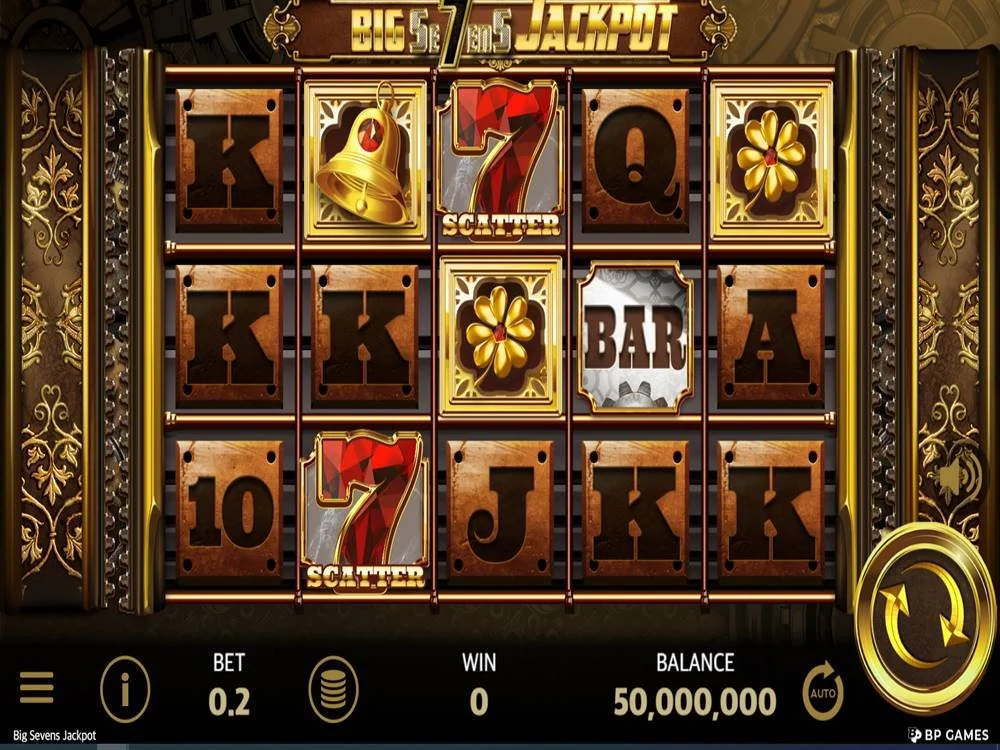Open the coin stack bet settings
Viewport: 1000px width, 750px height.
[x=334, y=690]
